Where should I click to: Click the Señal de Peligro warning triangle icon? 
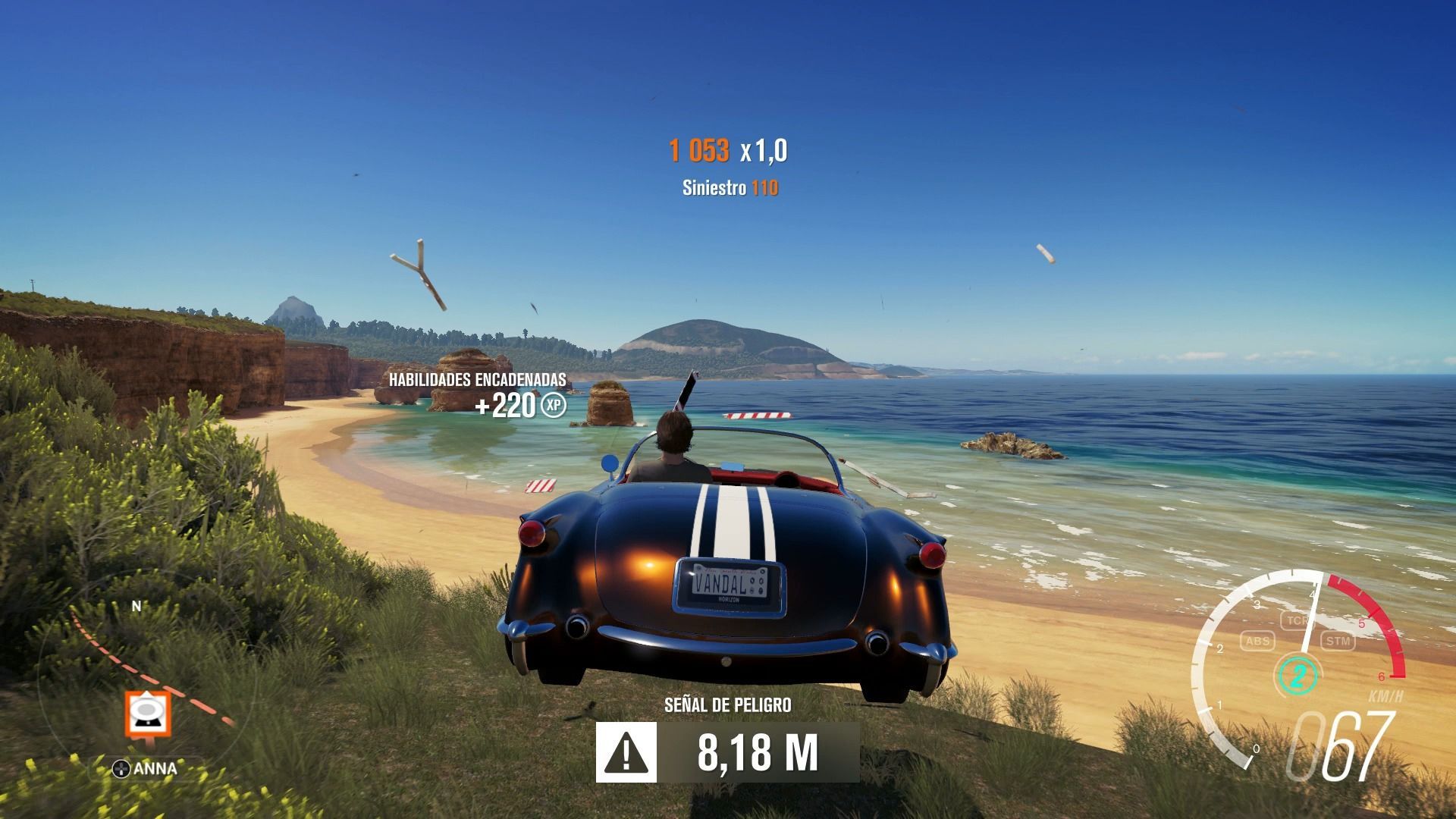pos(626,752)
